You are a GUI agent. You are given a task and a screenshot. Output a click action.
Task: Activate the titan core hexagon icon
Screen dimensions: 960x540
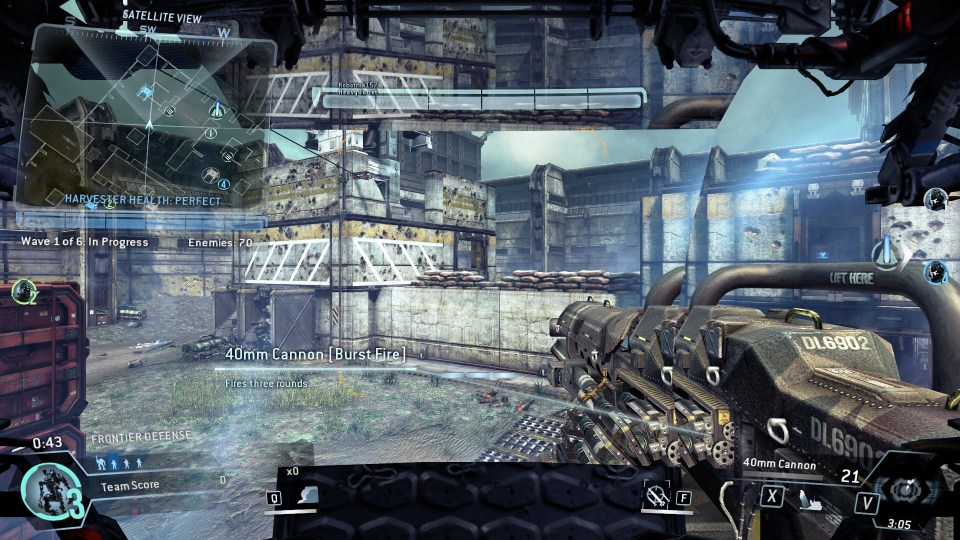905,491
